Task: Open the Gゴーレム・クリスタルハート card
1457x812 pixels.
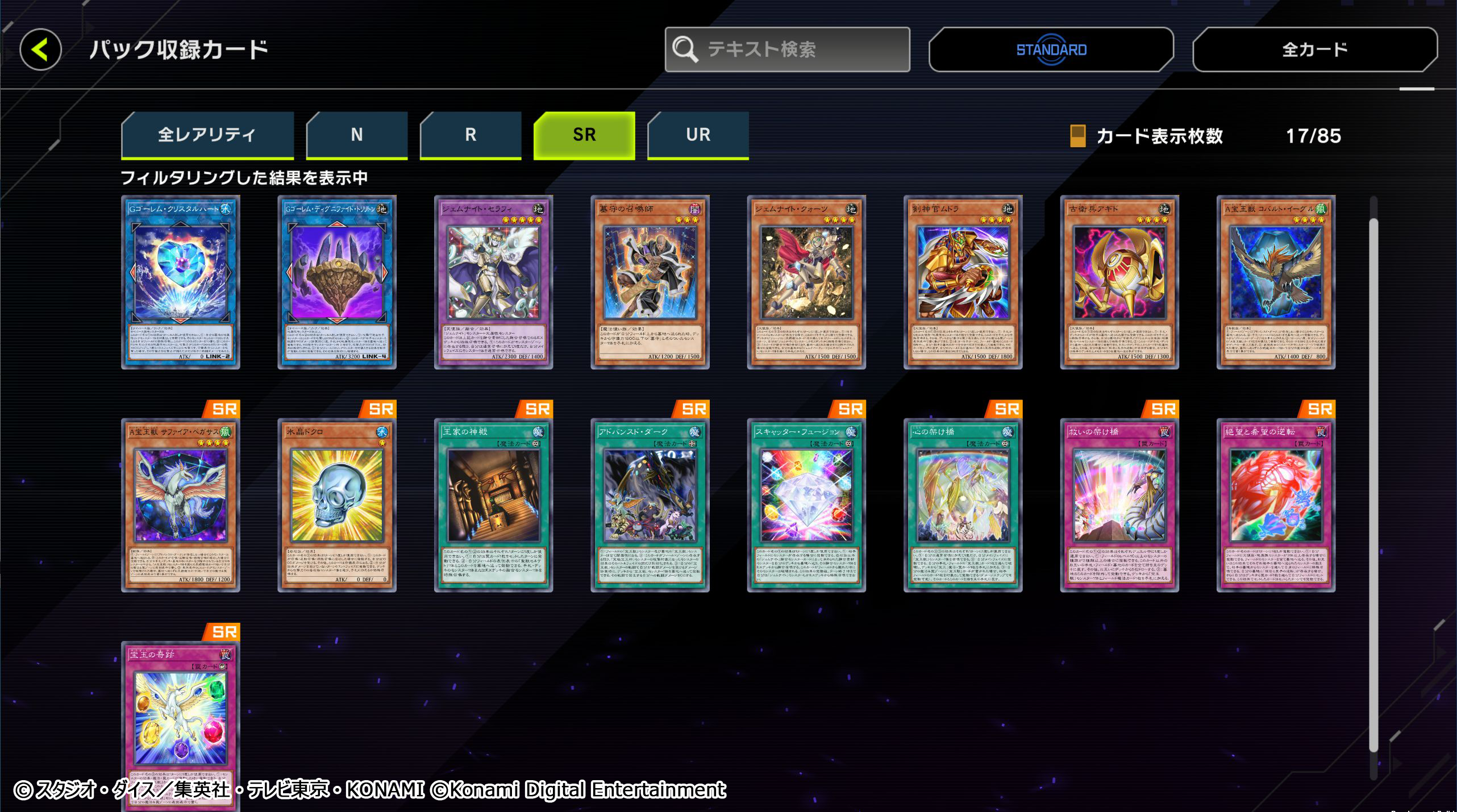Action: coord(182,284)
